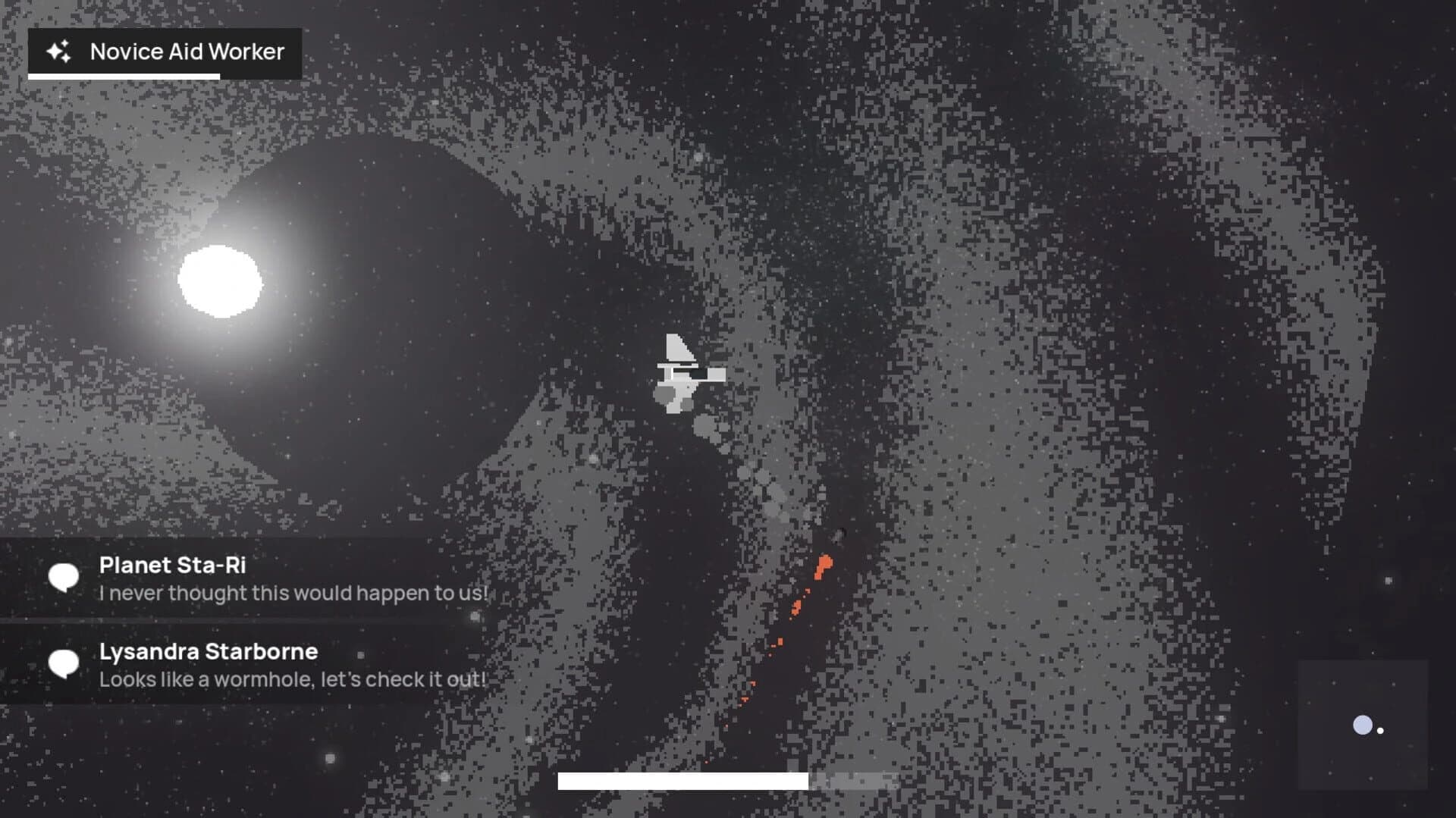Click the small white moon dot on the minimap

1380,730
